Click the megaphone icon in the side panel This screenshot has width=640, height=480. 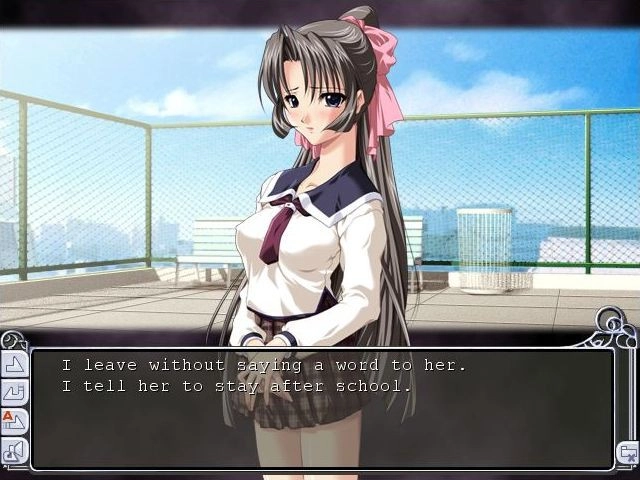click(15, 450)
